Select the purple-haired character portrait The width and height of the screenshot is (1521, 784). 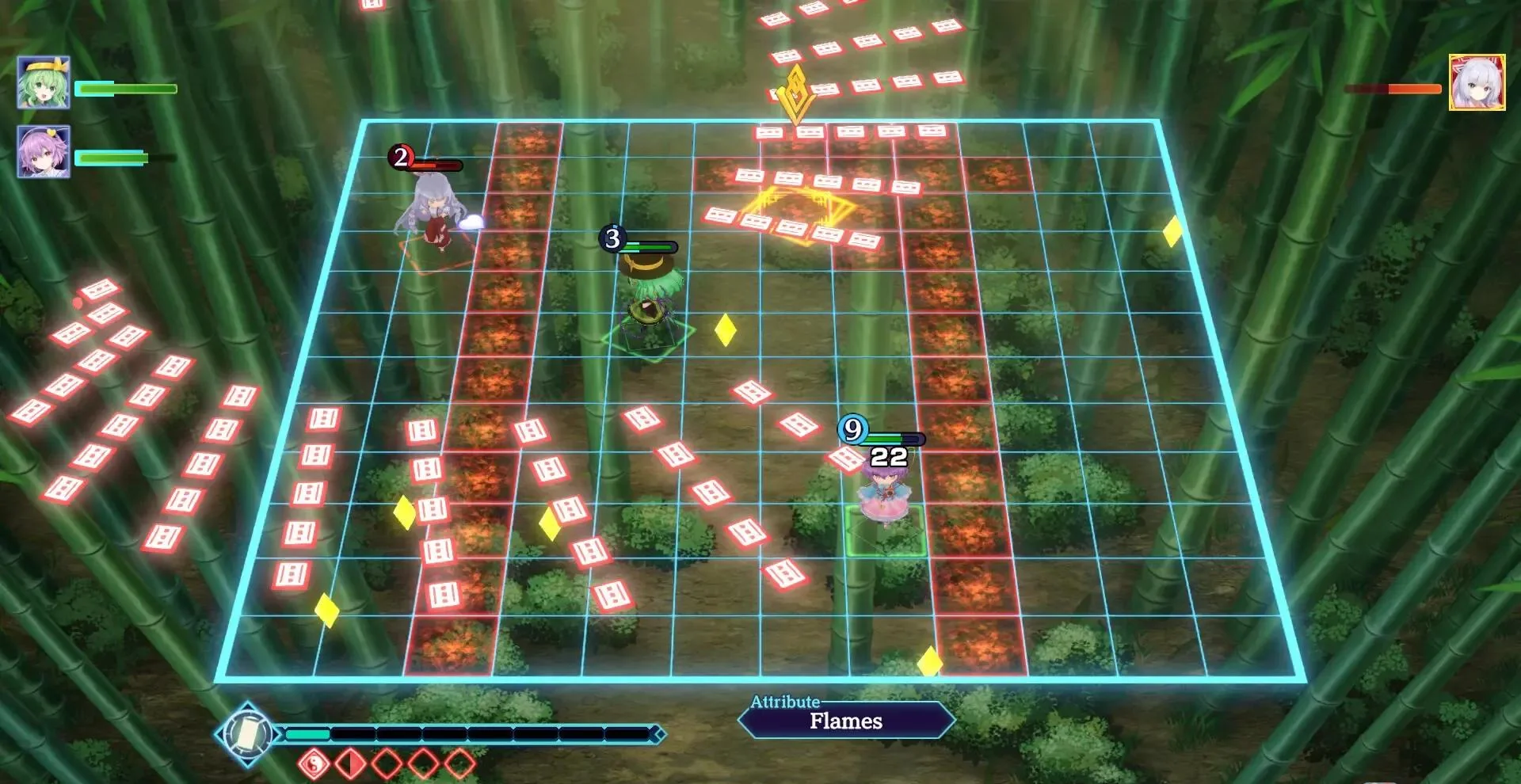pos(44,151)
